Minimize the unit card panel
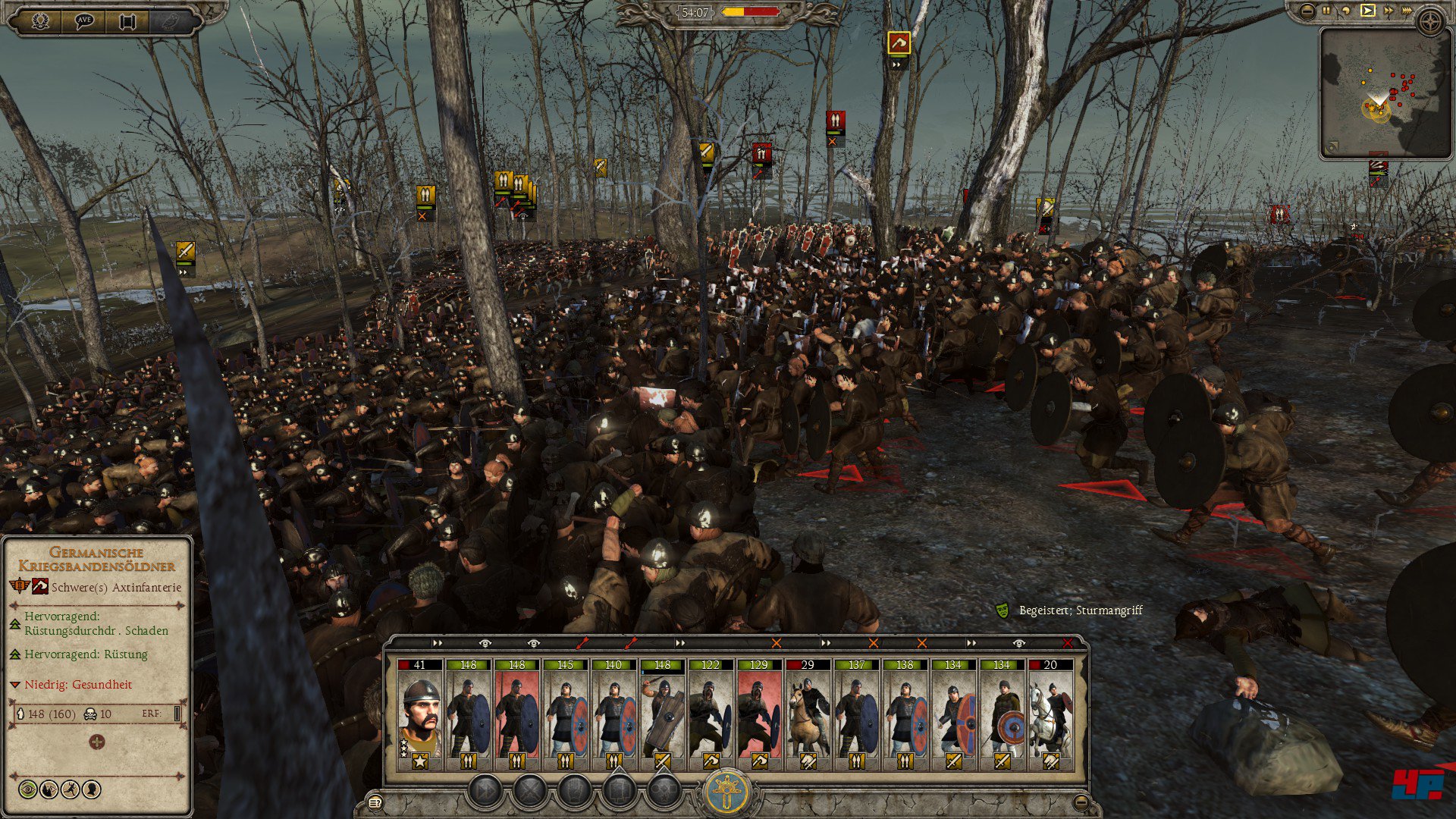 (1081, 802)
